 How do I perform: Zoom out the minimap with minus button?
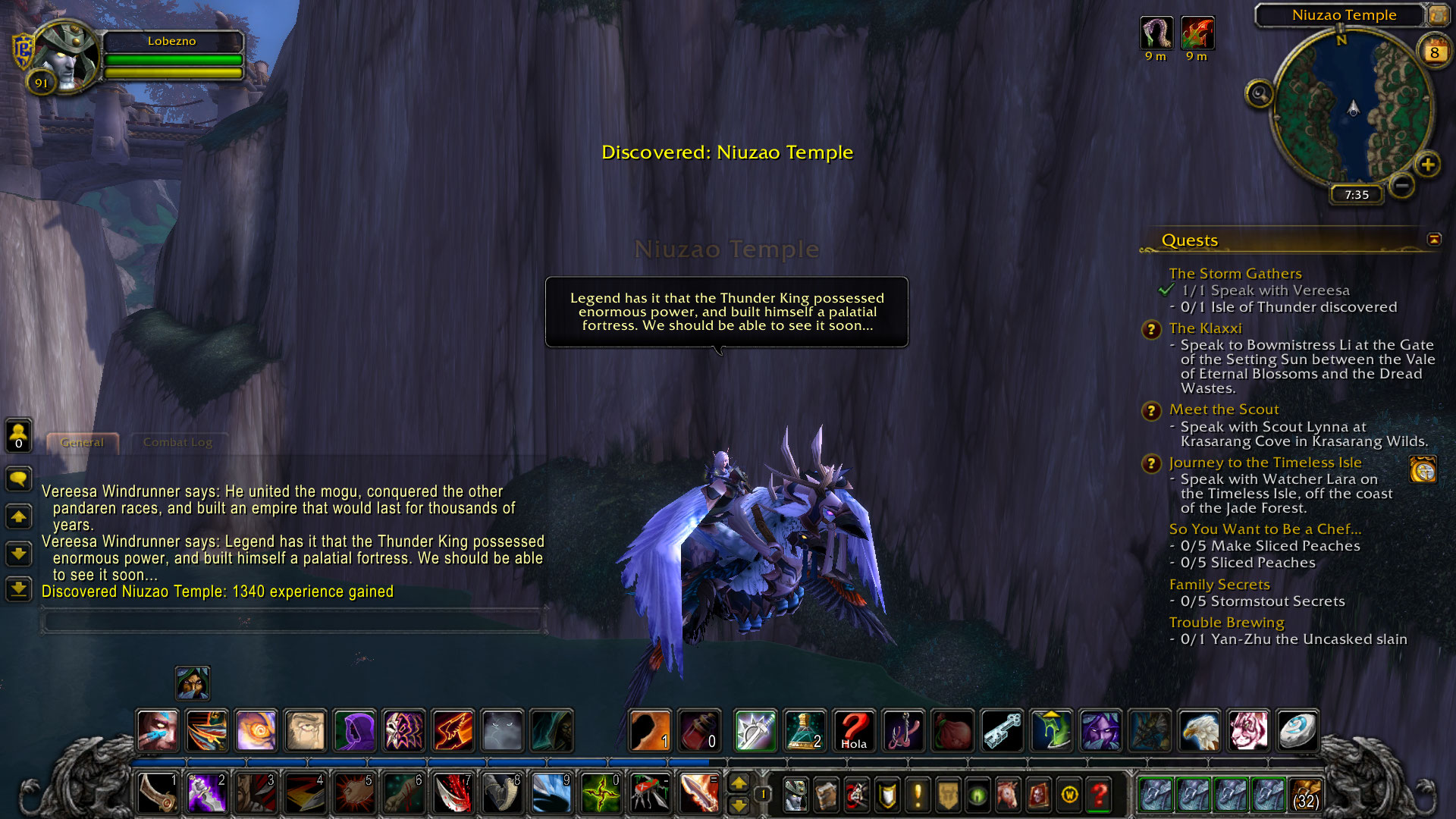coord(1402,185)
